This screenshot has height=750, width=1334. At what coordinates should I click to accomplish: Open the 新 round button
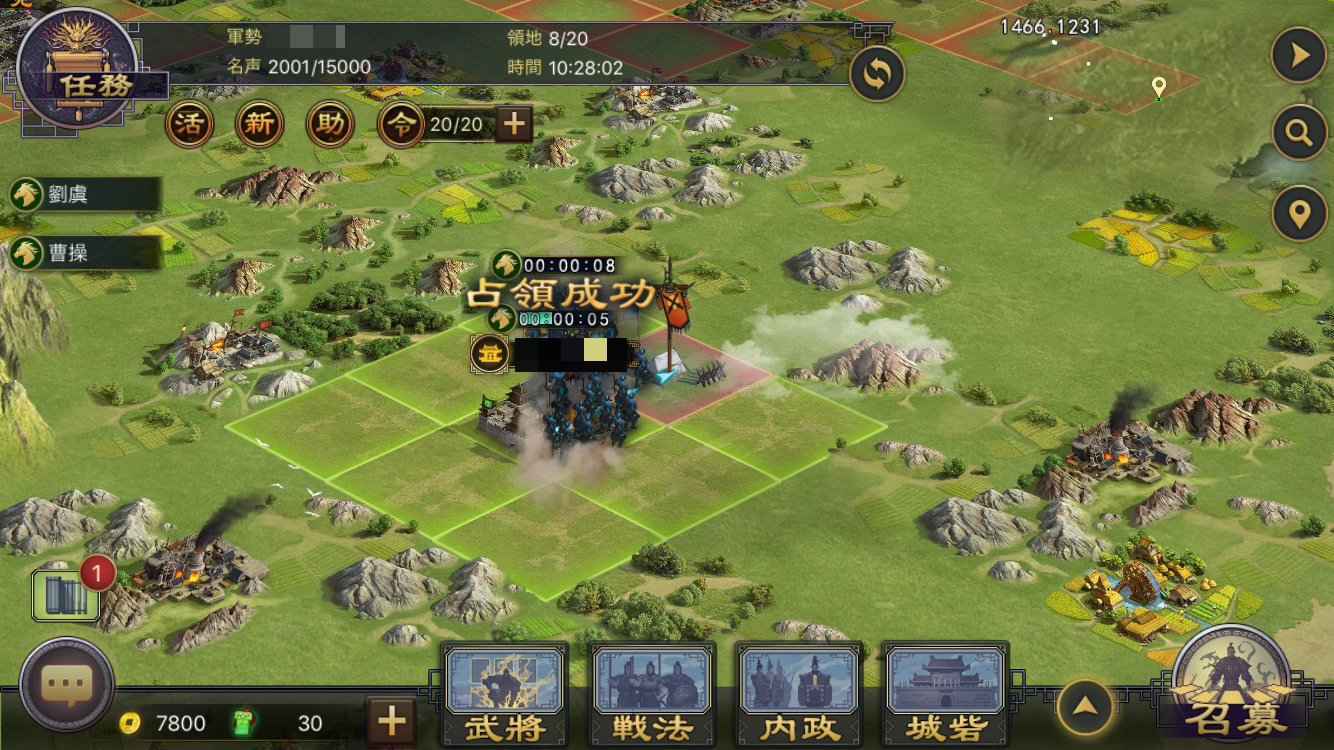point(259,125)
